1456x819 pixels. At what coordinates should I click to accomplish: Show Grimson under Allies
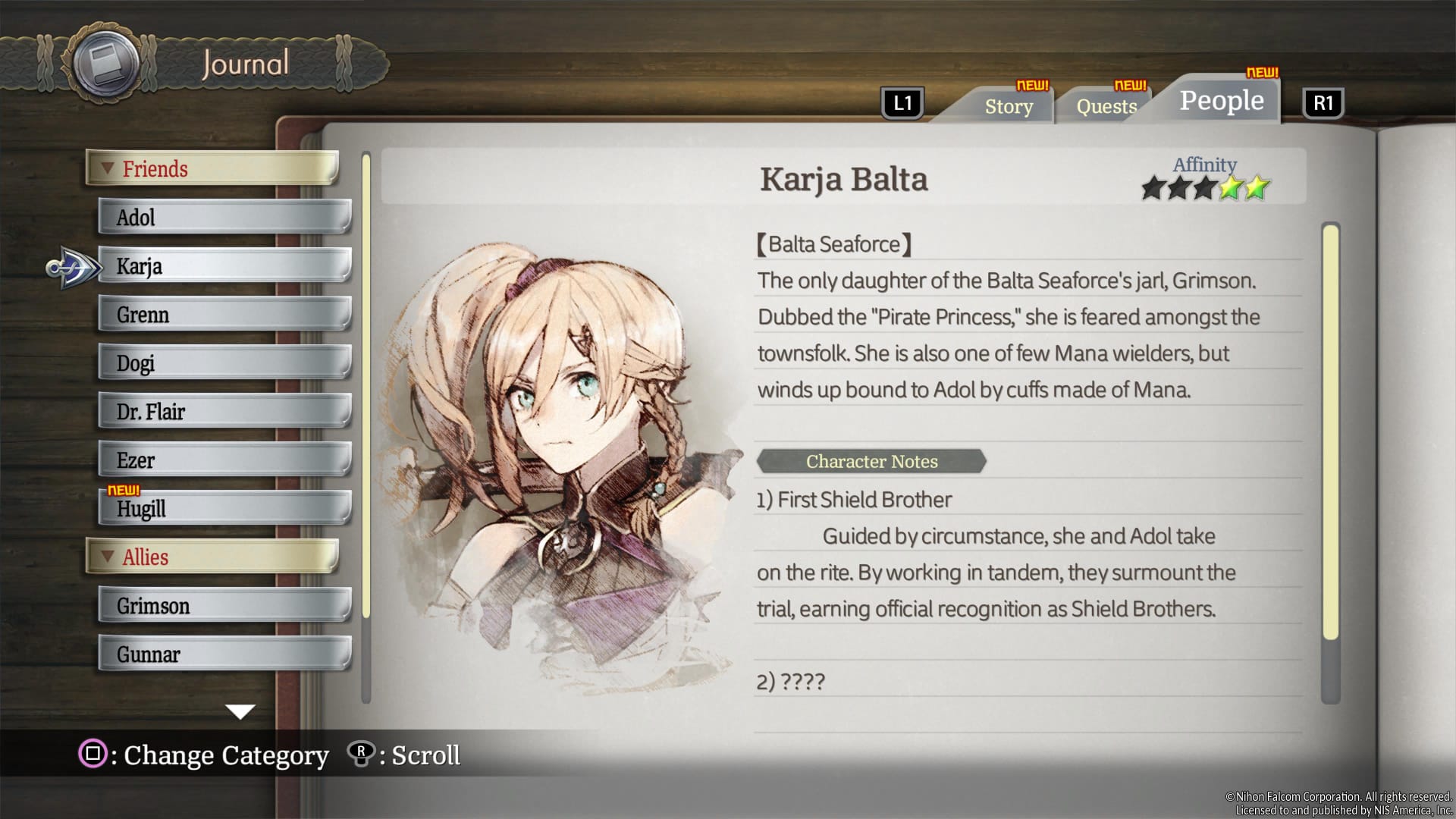224,606
